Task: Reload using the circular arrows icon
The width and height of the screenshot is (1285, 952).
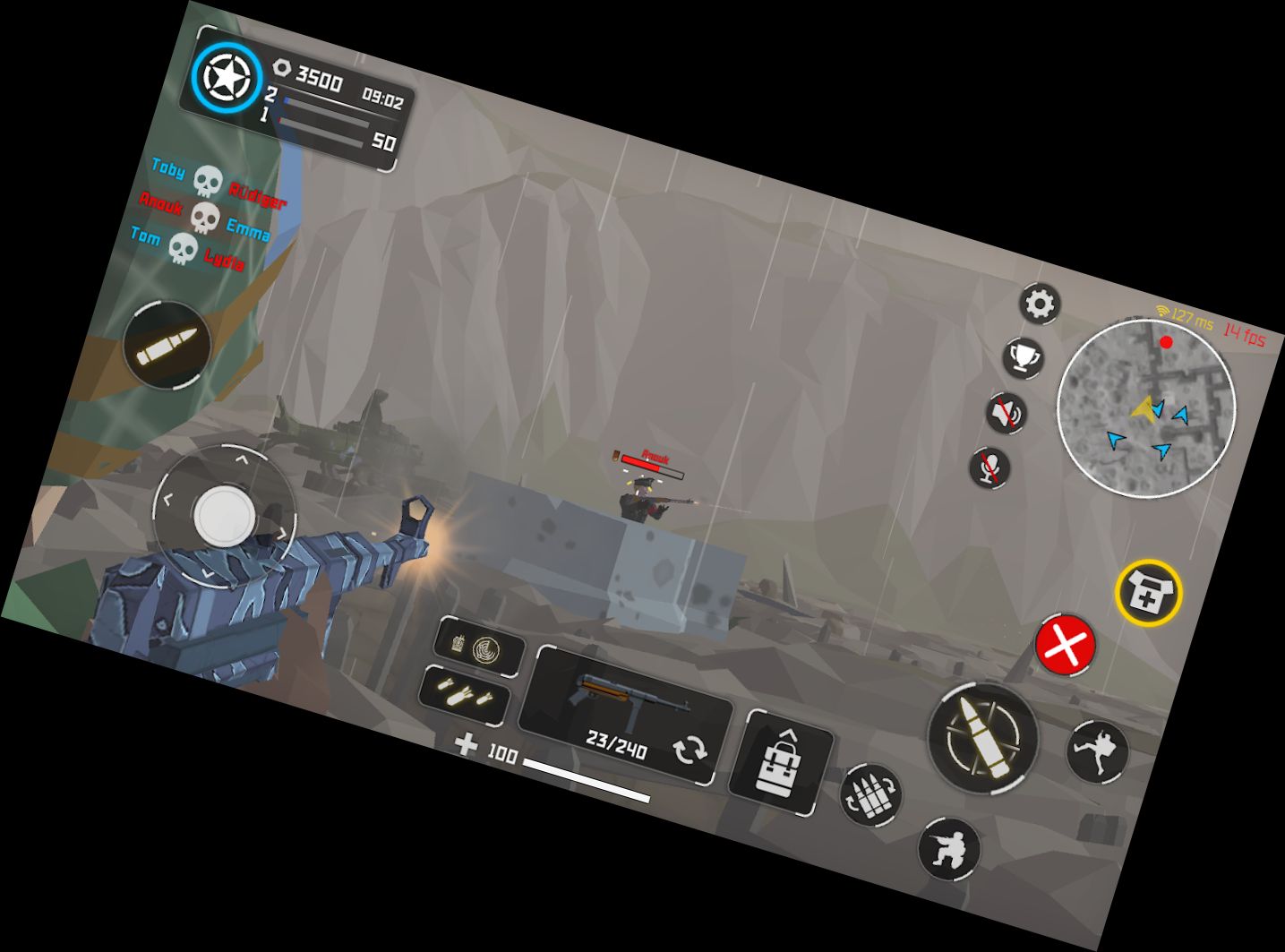Action: [x=690, y=750]
